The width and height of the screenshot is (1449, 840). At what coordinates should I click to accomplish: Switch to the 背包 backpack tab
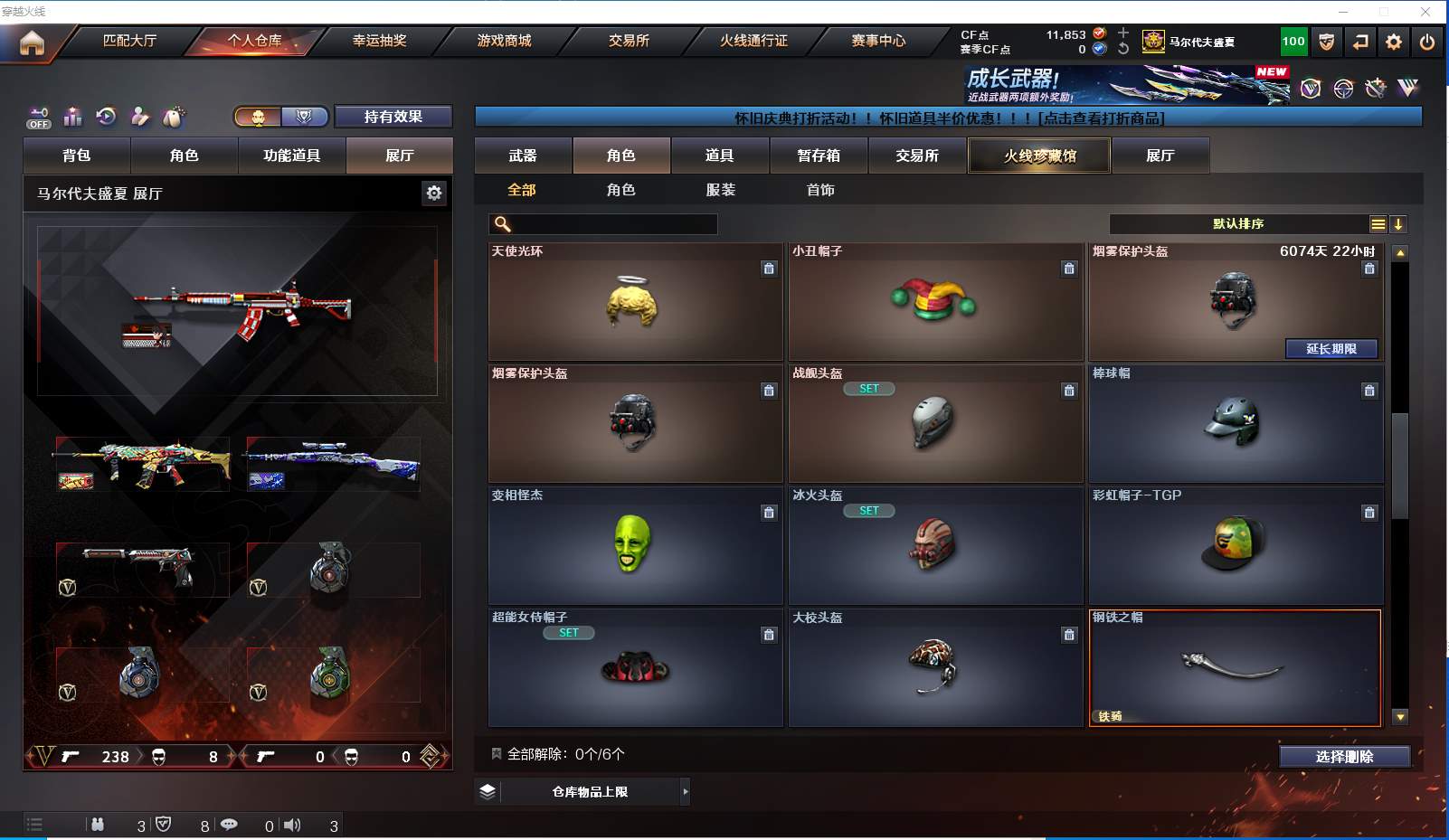coord(77,156)
